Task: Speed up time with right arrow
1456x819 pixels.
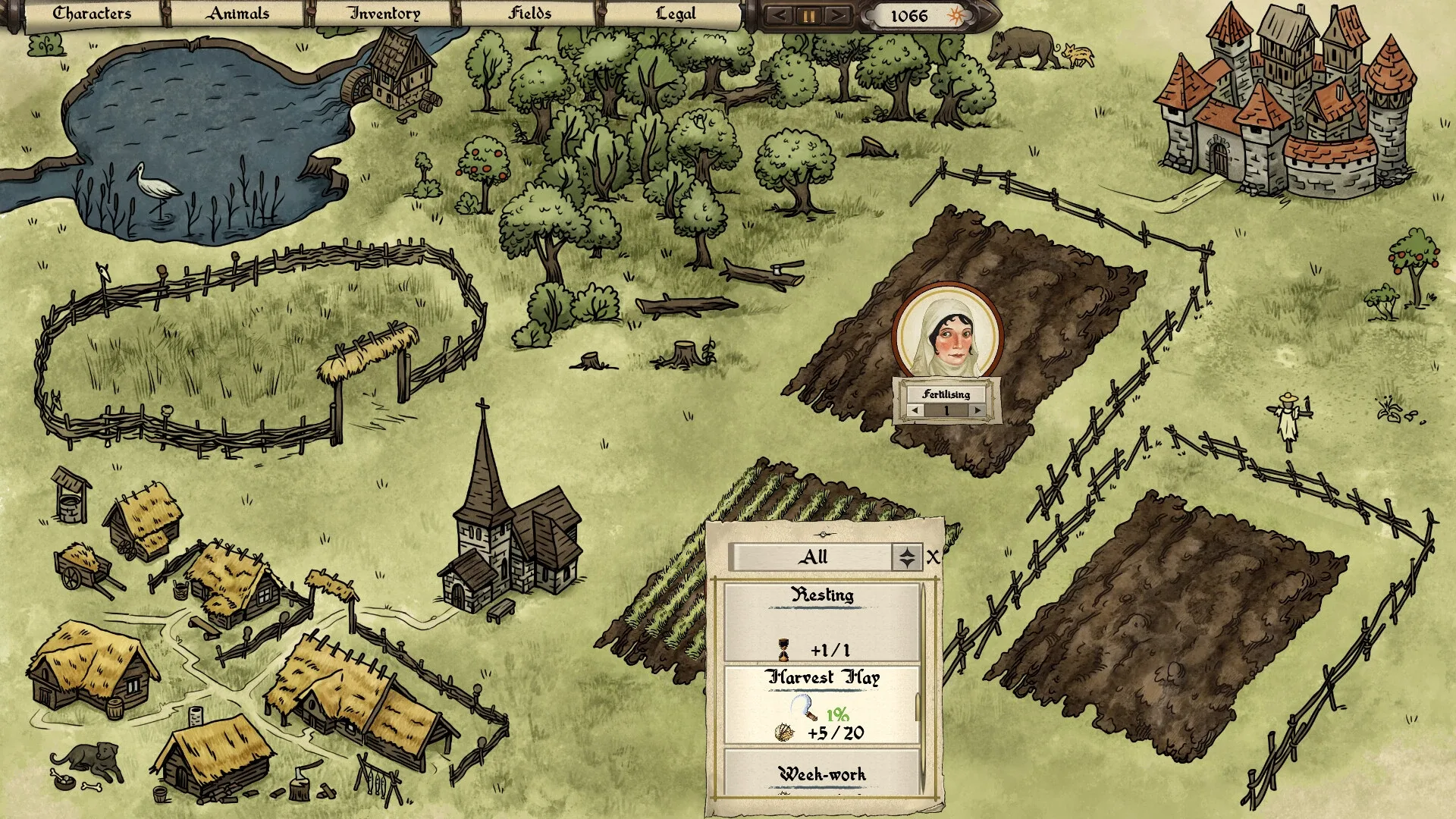Action: [x=836, y=15]
